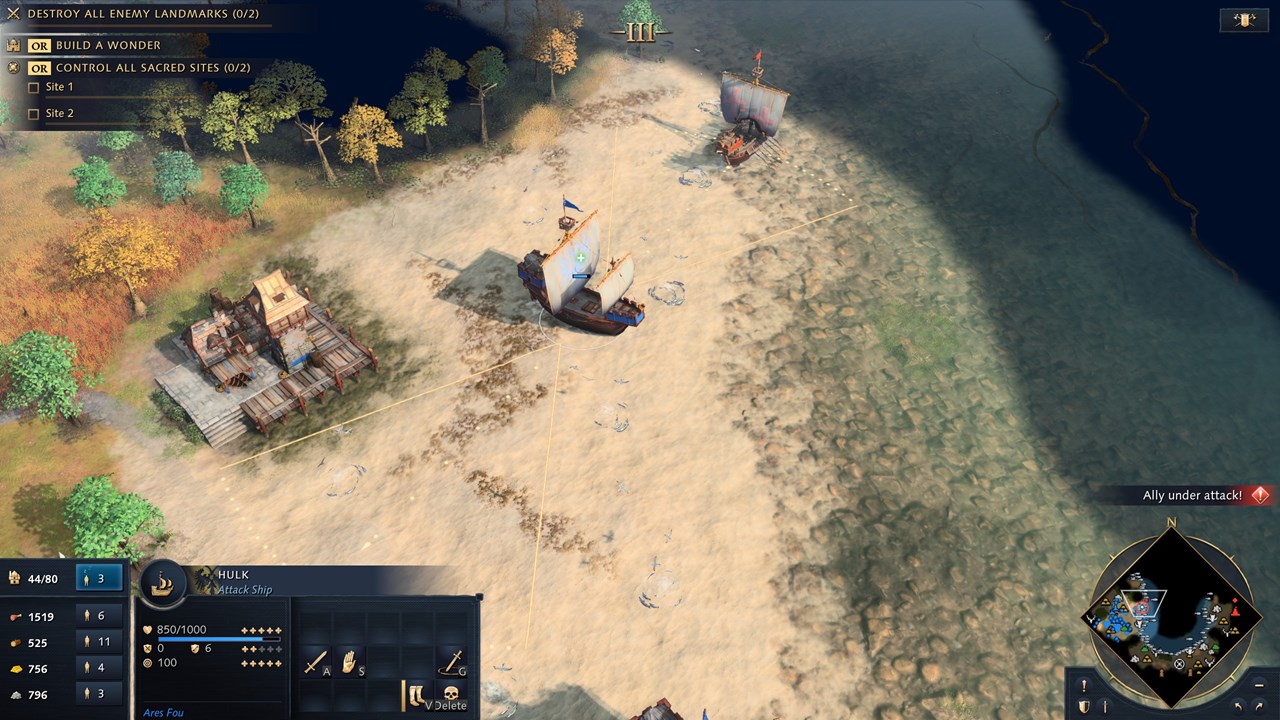Viewport: 1280px width, 720px height.
Task: Select the 4 villagers gathering gold
Action: click(x=100, y=668)
